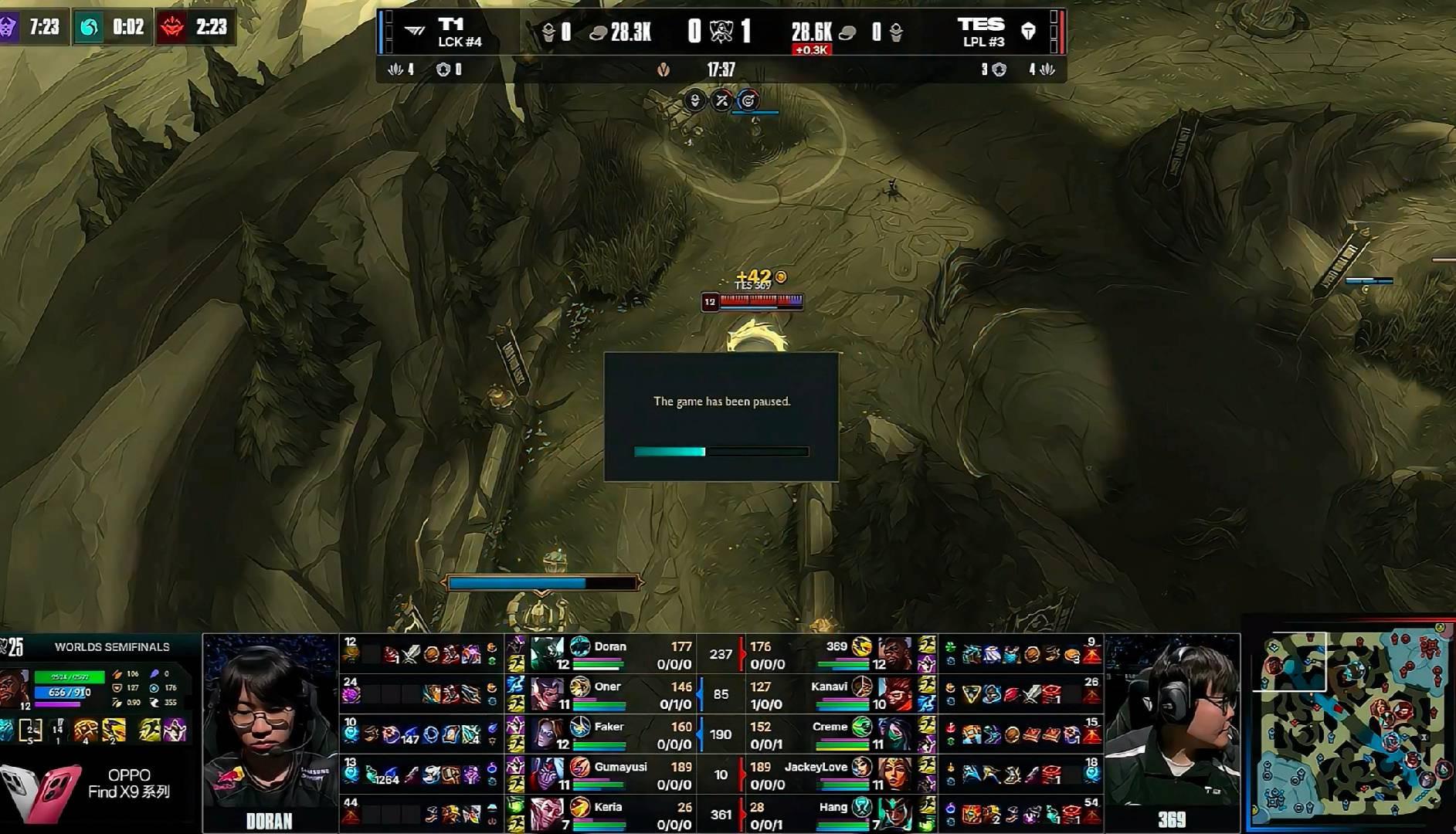Click the TES team shield logo
Screen dimensions: 1456x834
click(1028, 32)
